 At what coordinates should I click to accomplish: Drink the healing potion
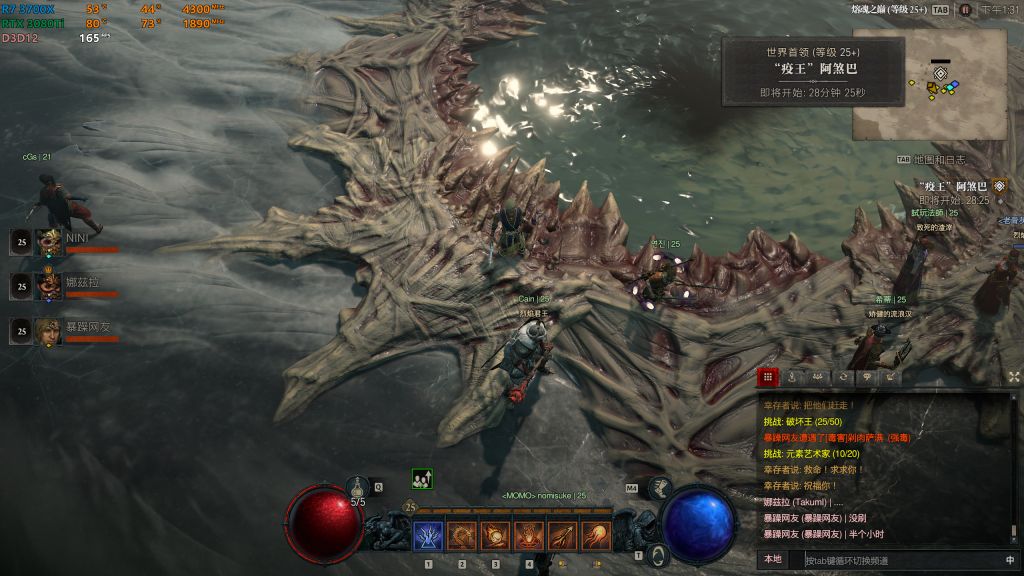click(x=359, y=487)
